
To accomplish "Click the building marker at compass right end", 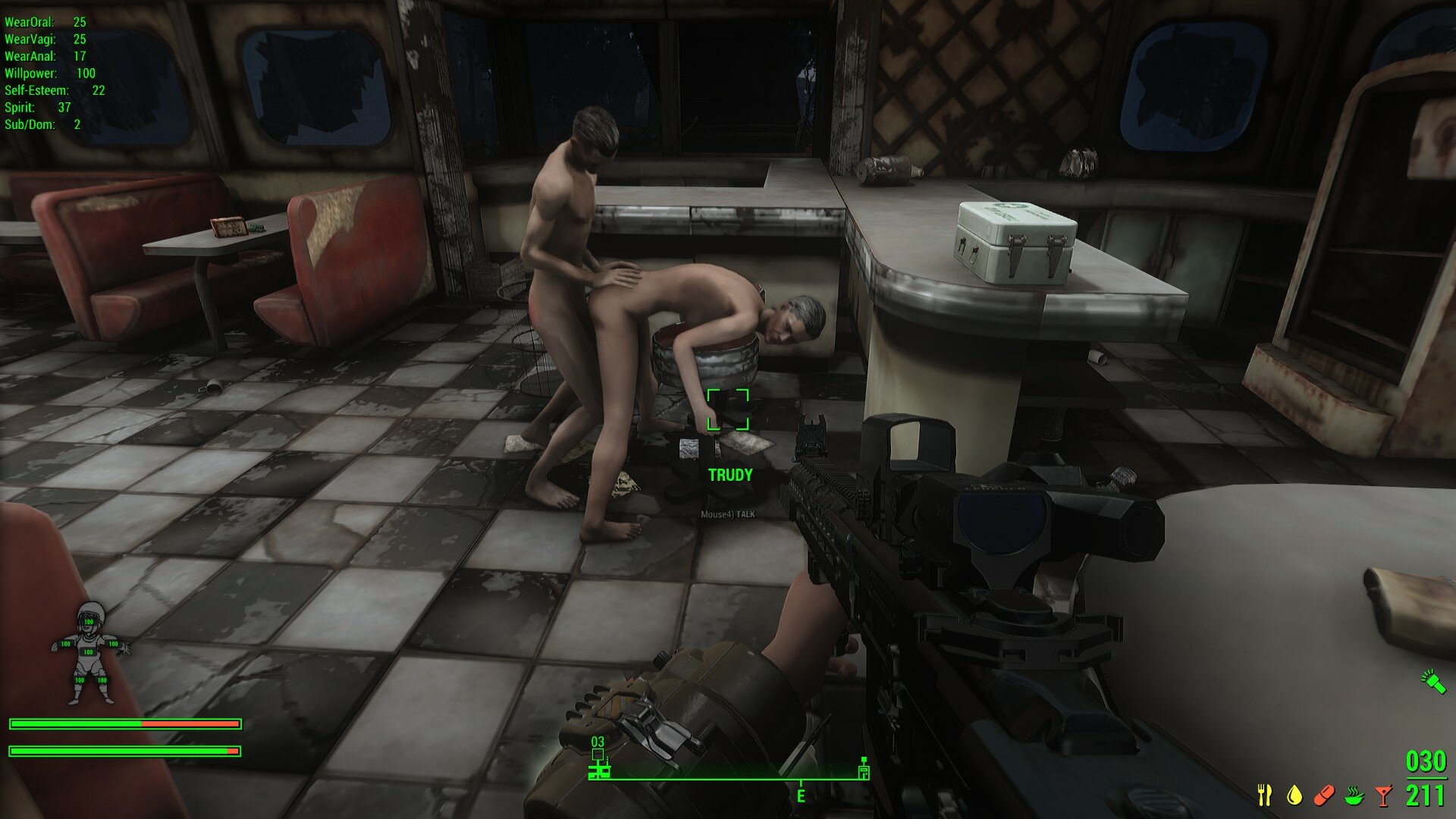I will 864,769.
